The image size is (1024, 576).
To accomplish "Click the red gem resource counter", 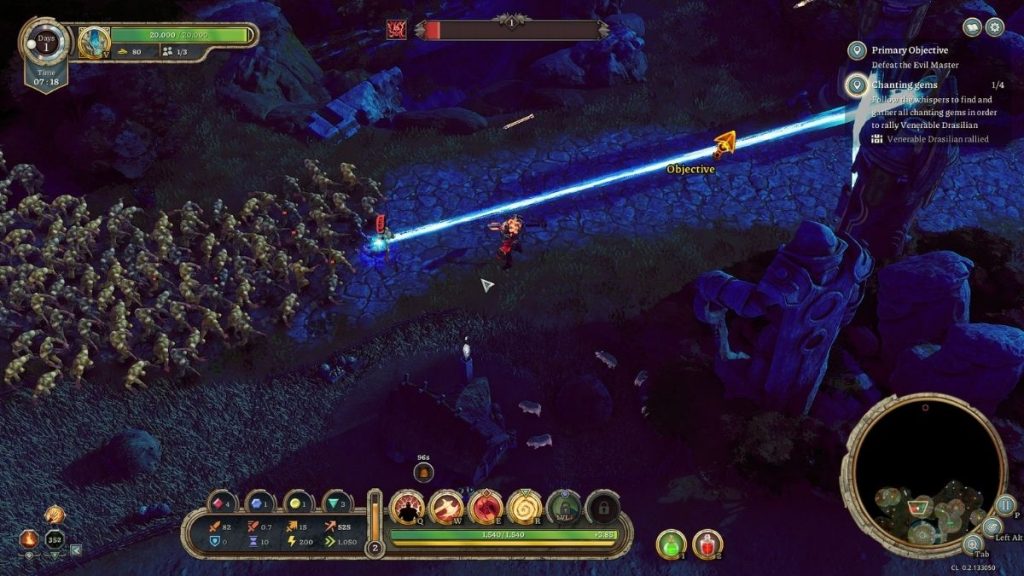I will 221,502.
